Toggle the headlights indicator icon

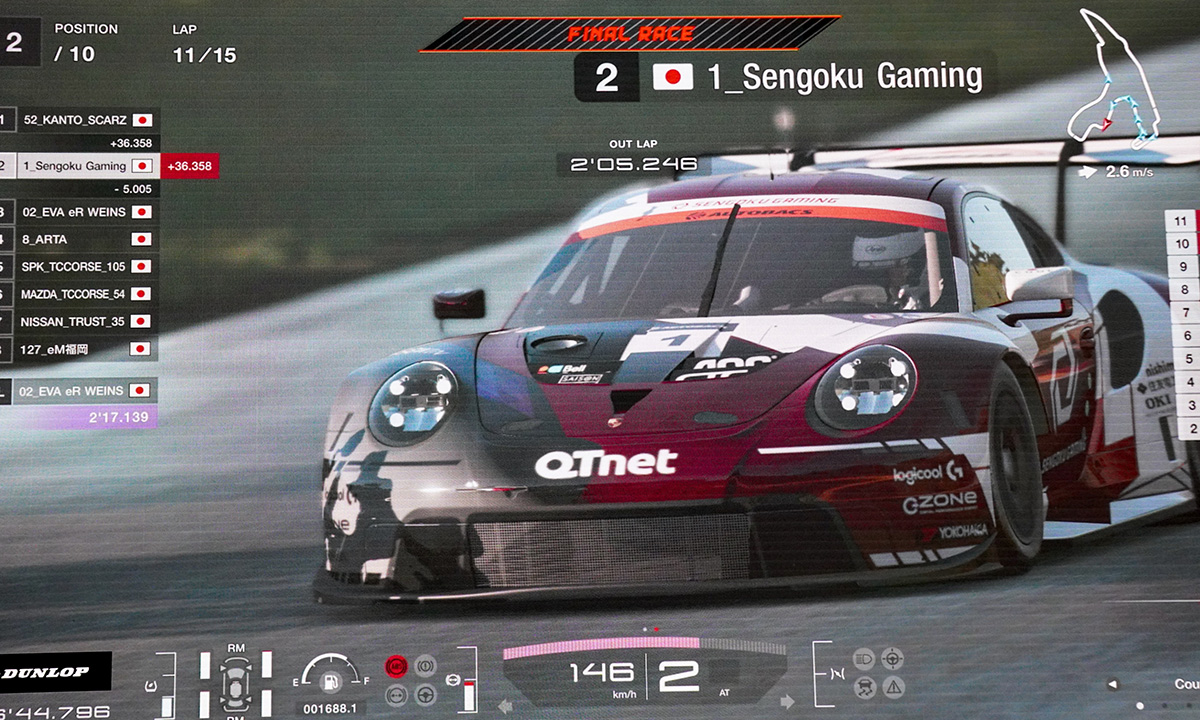click(x=863, y=658)
